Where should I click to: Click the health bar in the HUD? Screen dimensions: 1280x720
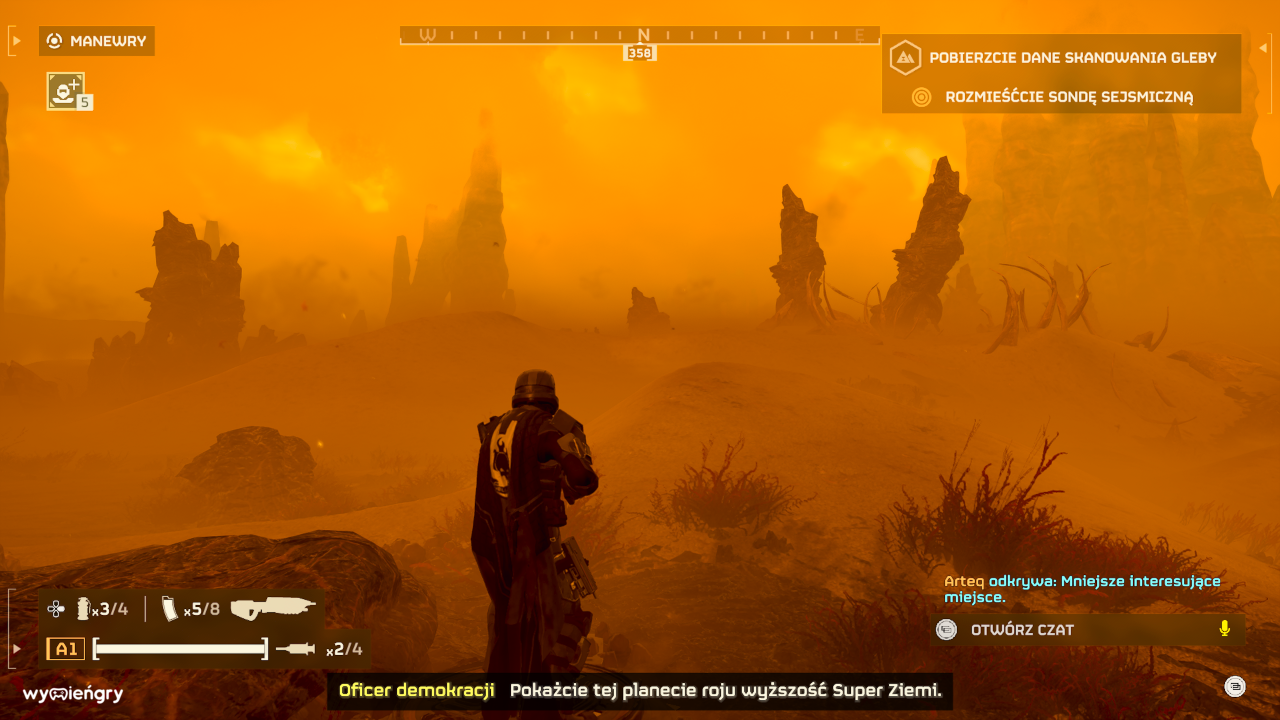click(x=180, y=648)
